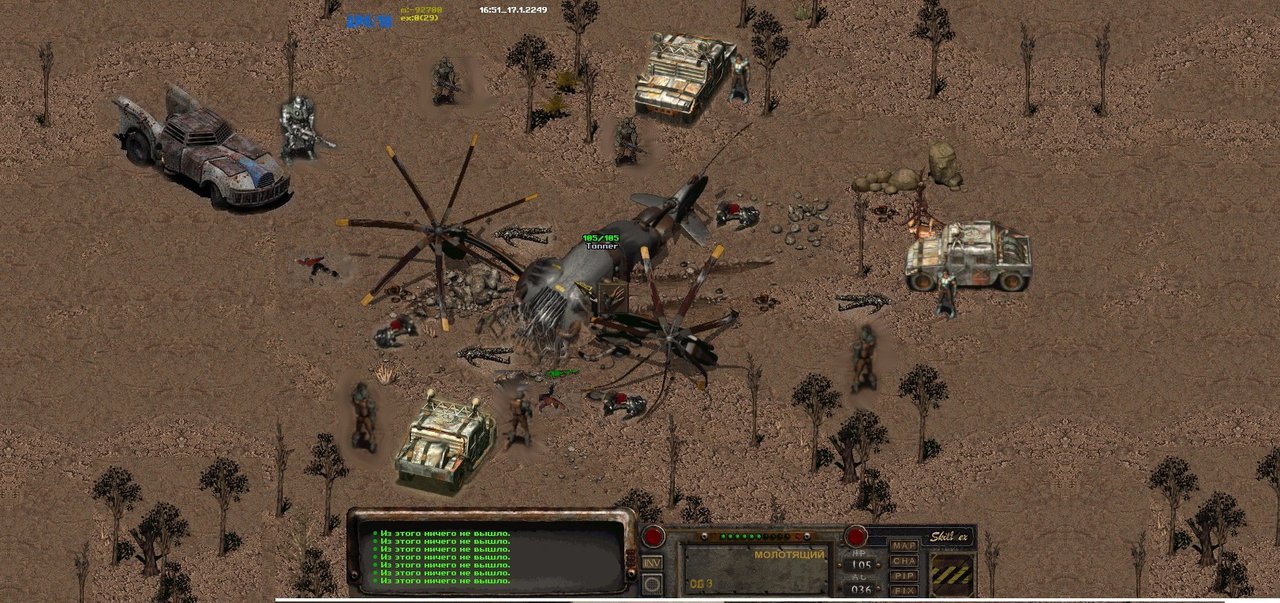Viewport: 1280px width, 603px height.
Task: Click the red button beside Skilldex
Action: tap(856, 536)
